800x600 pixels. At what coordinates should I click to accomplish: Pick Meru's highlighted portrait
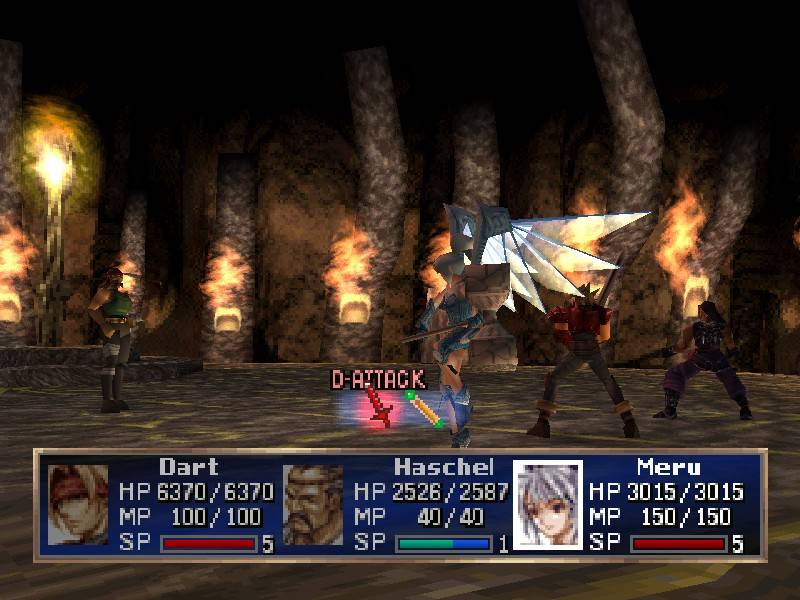coord(548,504)
